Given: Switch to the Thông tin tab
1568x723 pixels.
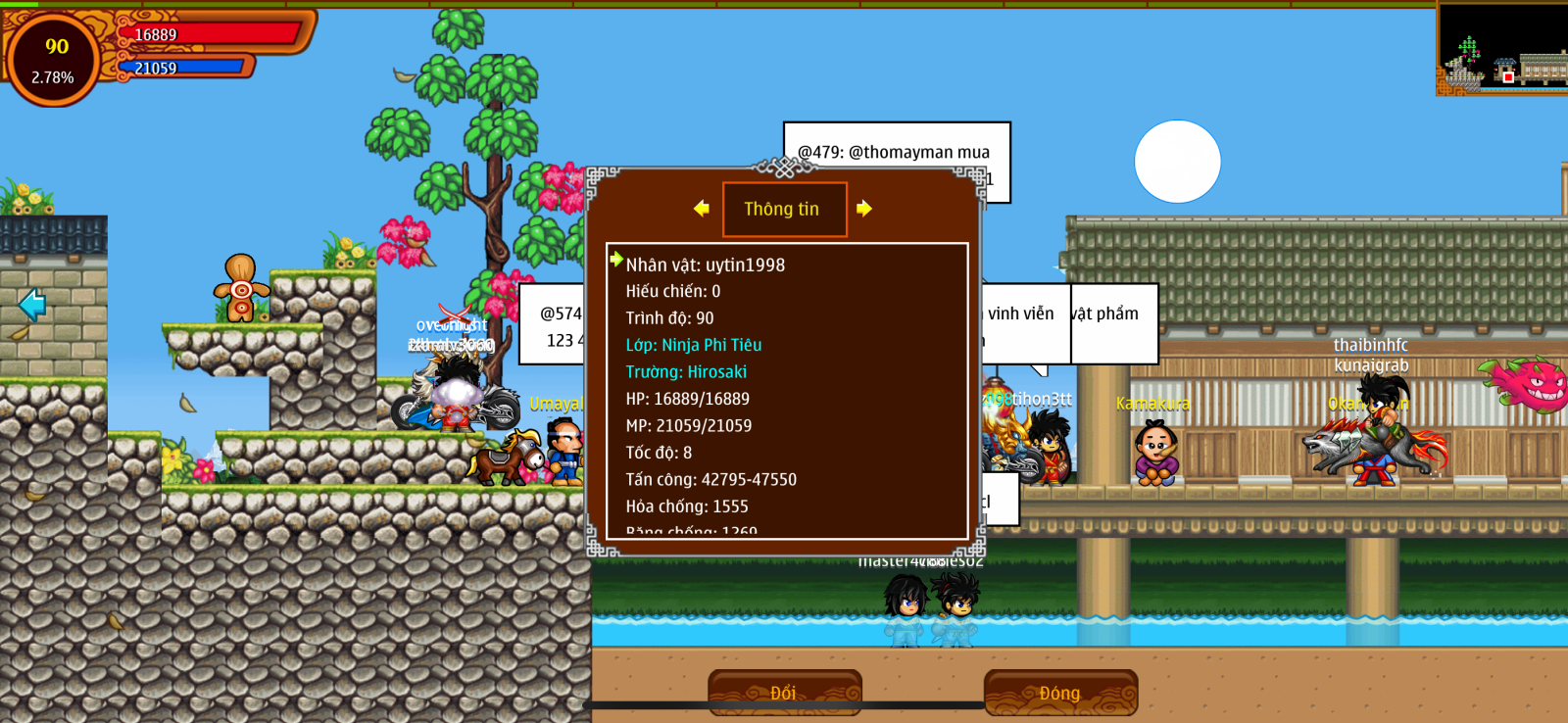Looking at the screenshot, I should point(784,209).
